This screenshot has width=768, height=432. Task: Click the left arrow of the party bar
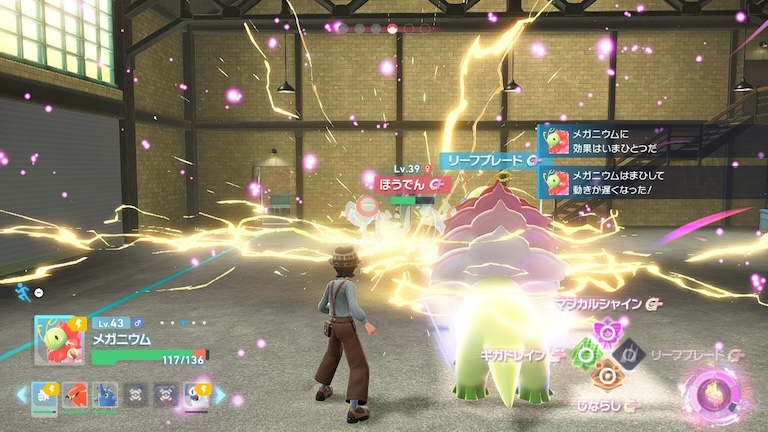point(21,395)
